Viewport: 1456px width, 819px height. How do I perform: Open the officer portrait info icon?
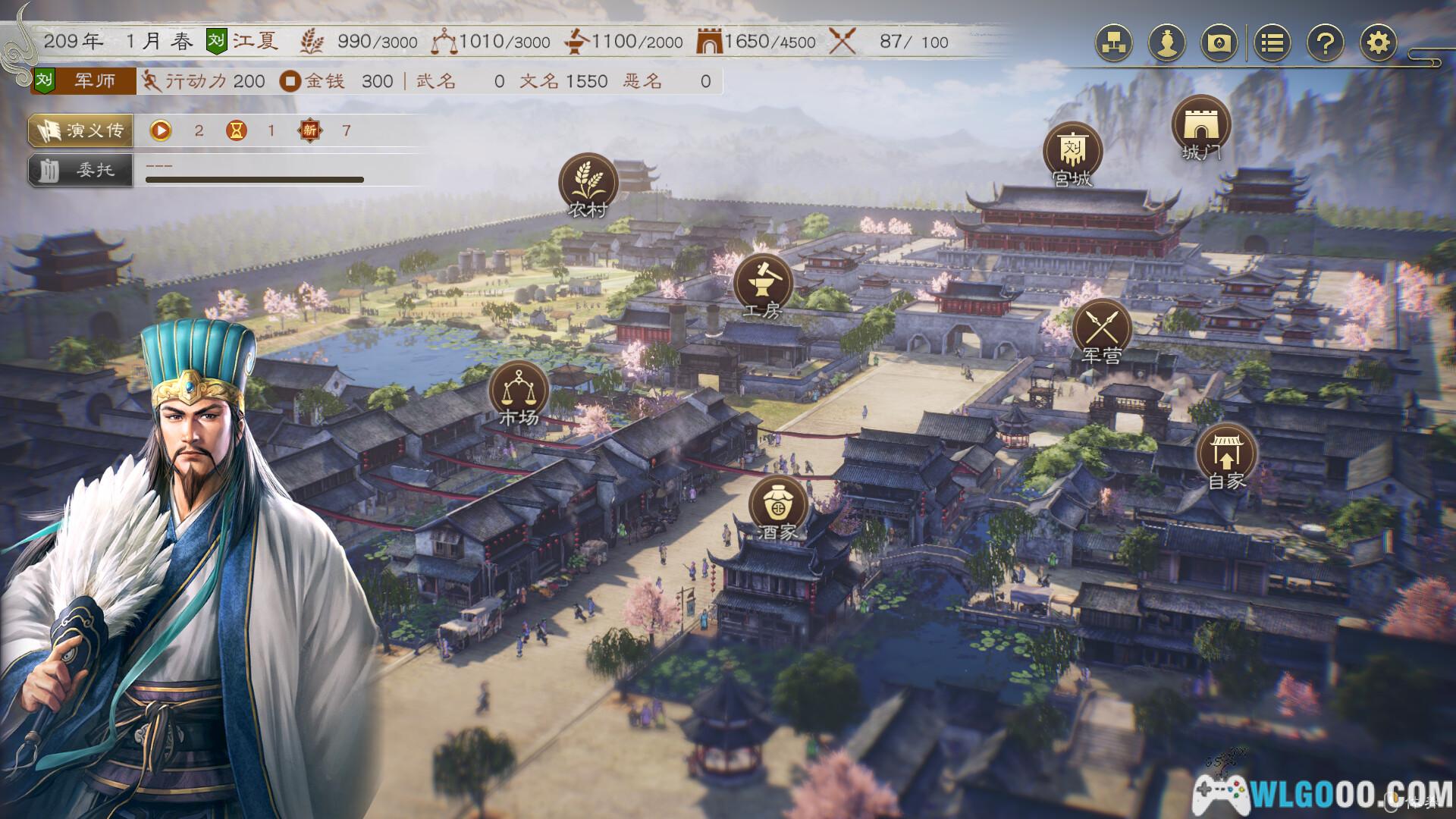[1168, 44]
